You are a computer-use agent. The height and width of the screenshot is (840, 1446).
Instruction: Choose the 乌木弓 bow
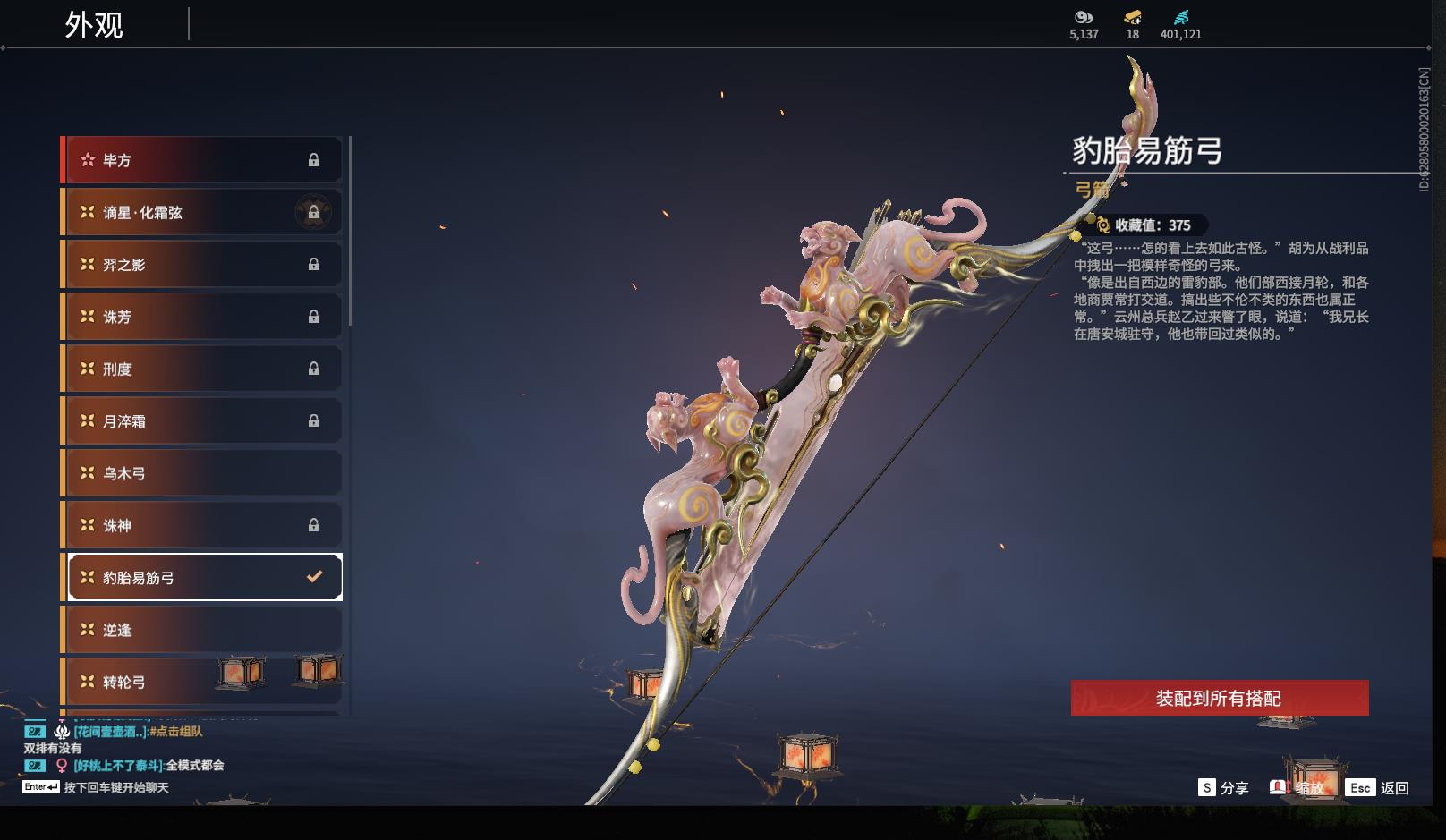point(202,473)
